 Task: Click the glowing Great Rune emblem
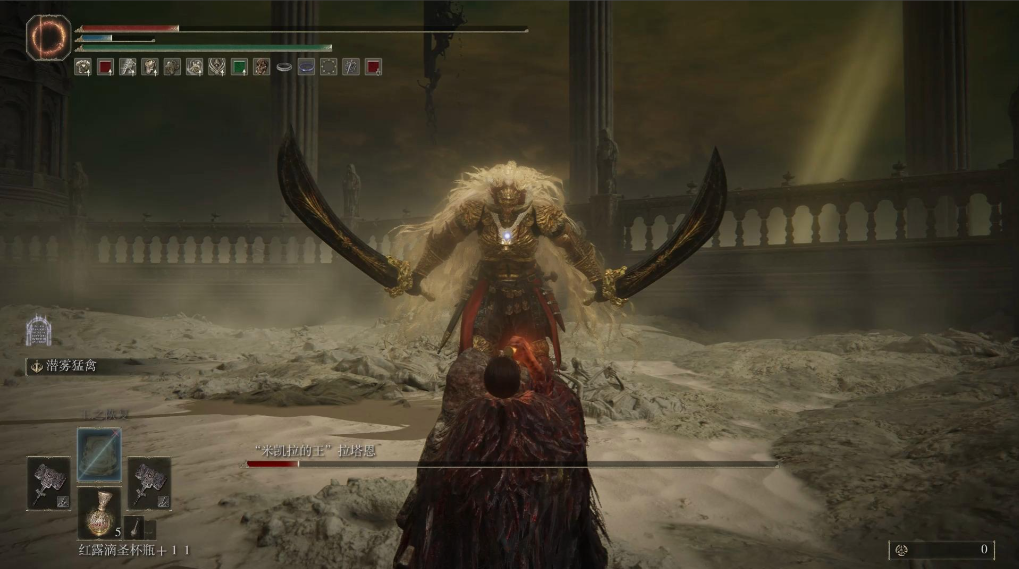coord(48,38)
